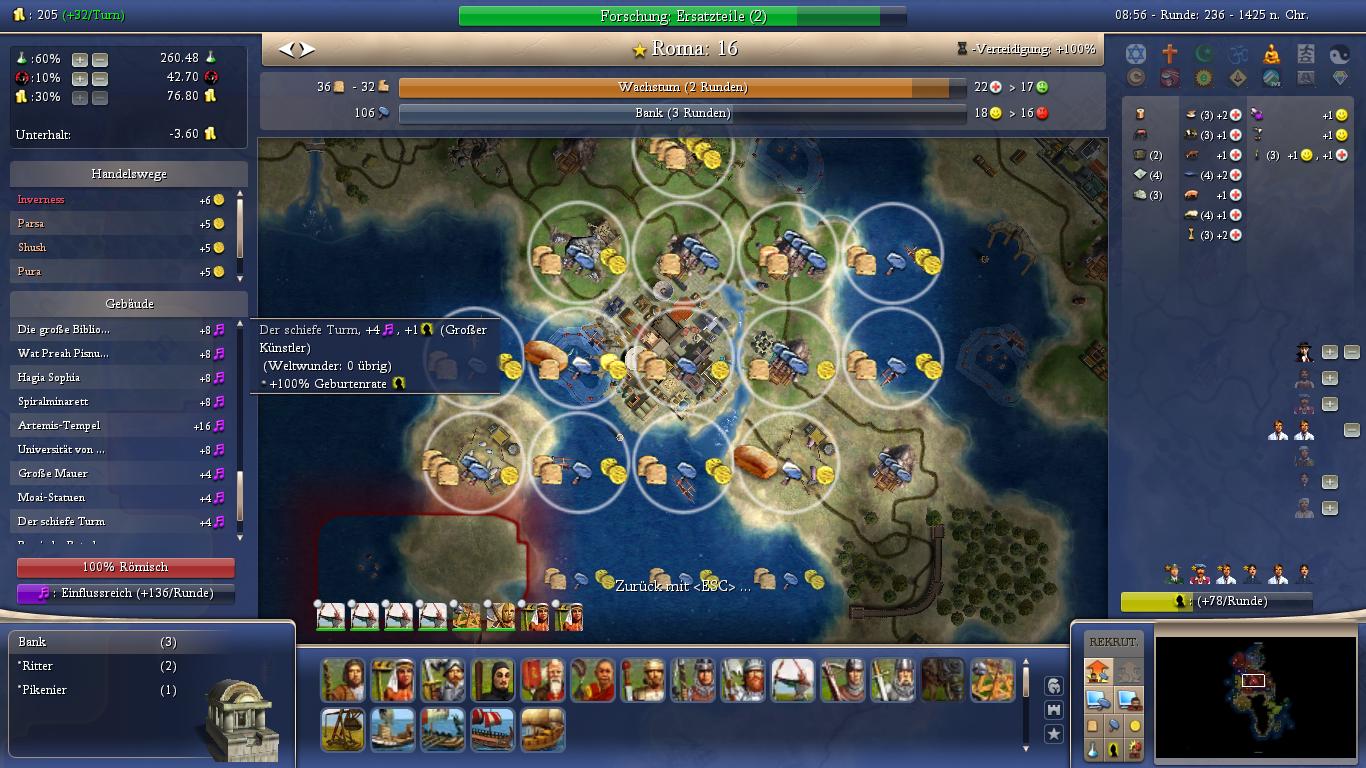Viewport: 1366px width, 768px height.
Task: Click the REKRUT. draft button
Action: click(x=1112, y=642)
